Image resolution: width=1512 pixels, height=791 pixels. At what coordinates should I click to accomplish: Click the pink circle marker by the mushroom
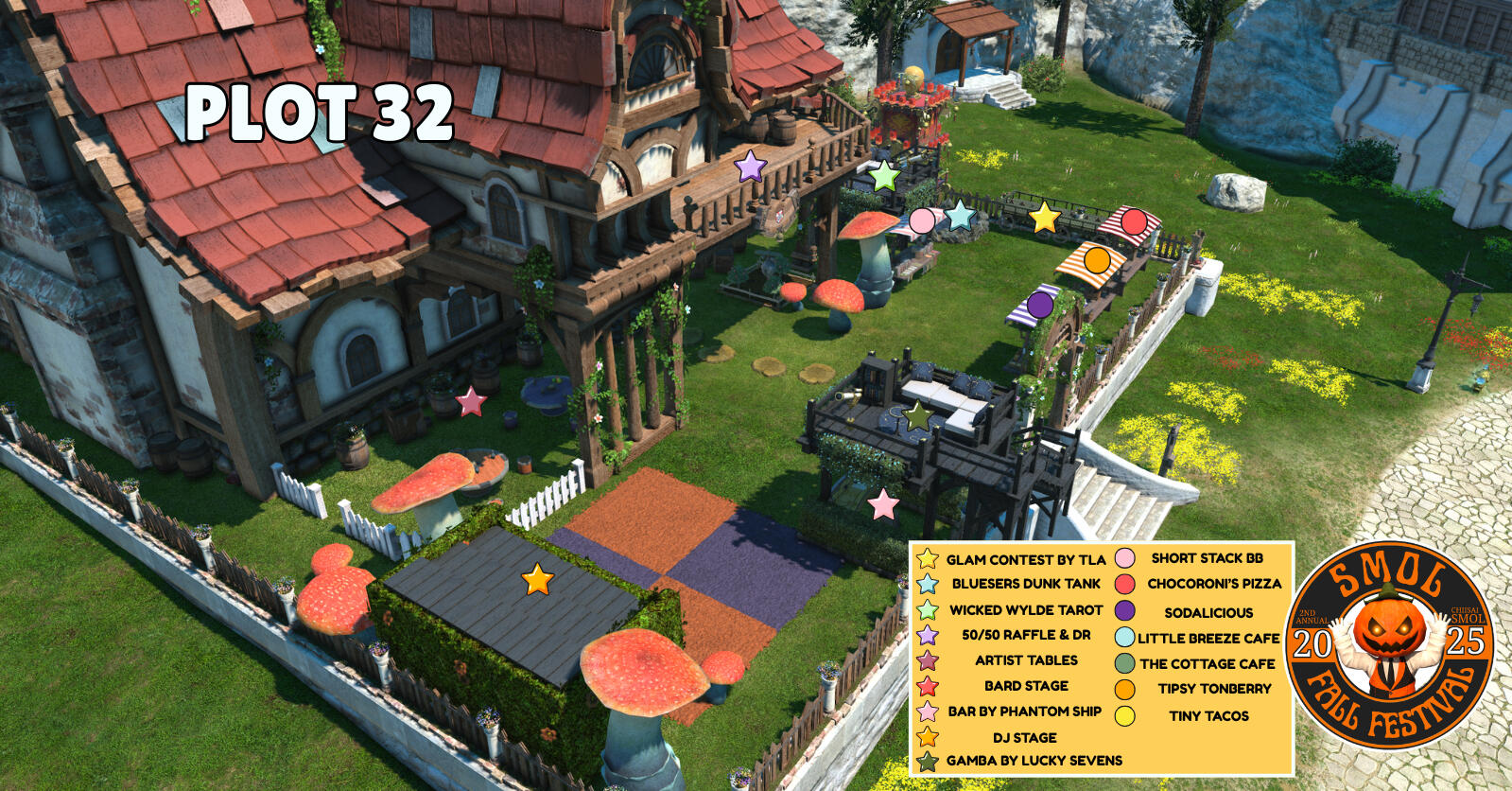(922, 221)
